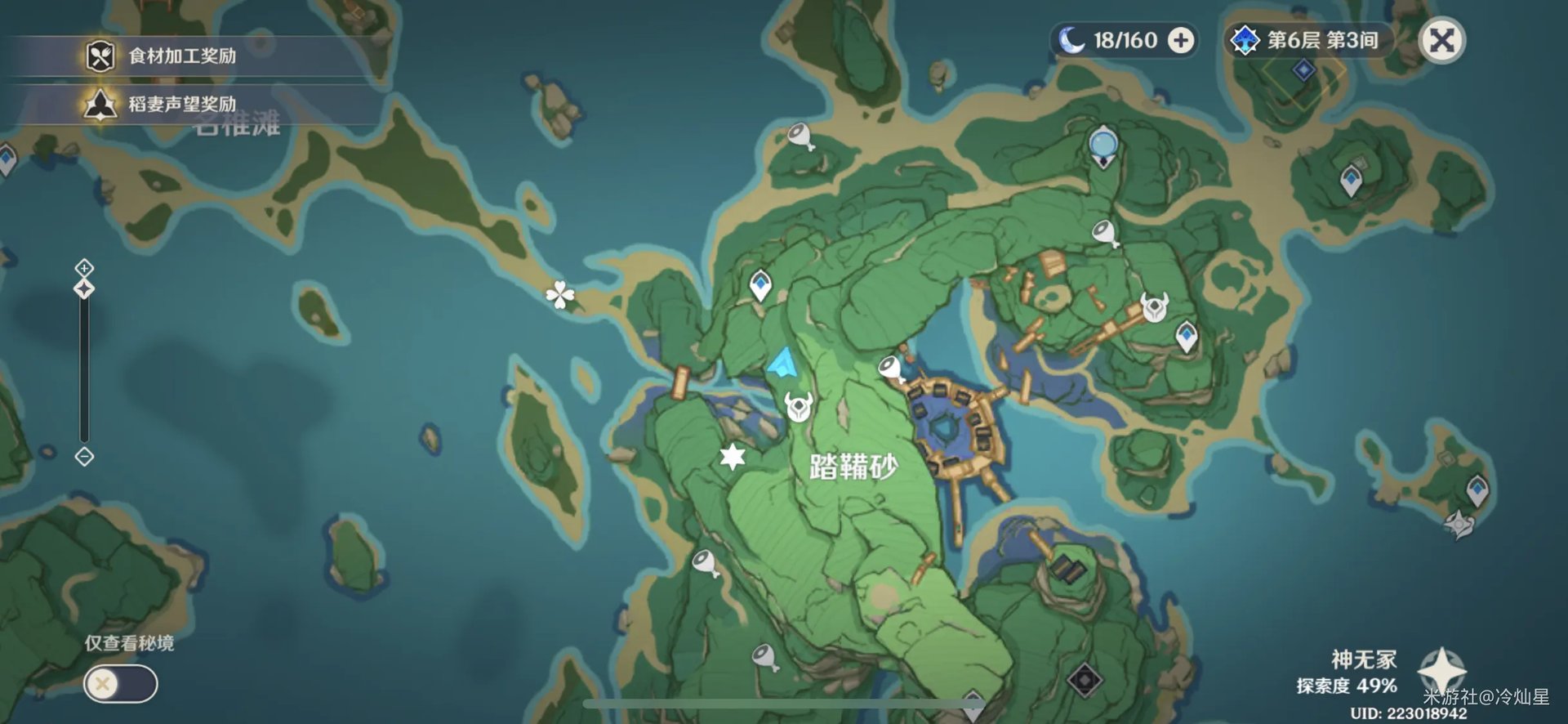Select the clover-shaped marker on the sandbar

point(559,295)
